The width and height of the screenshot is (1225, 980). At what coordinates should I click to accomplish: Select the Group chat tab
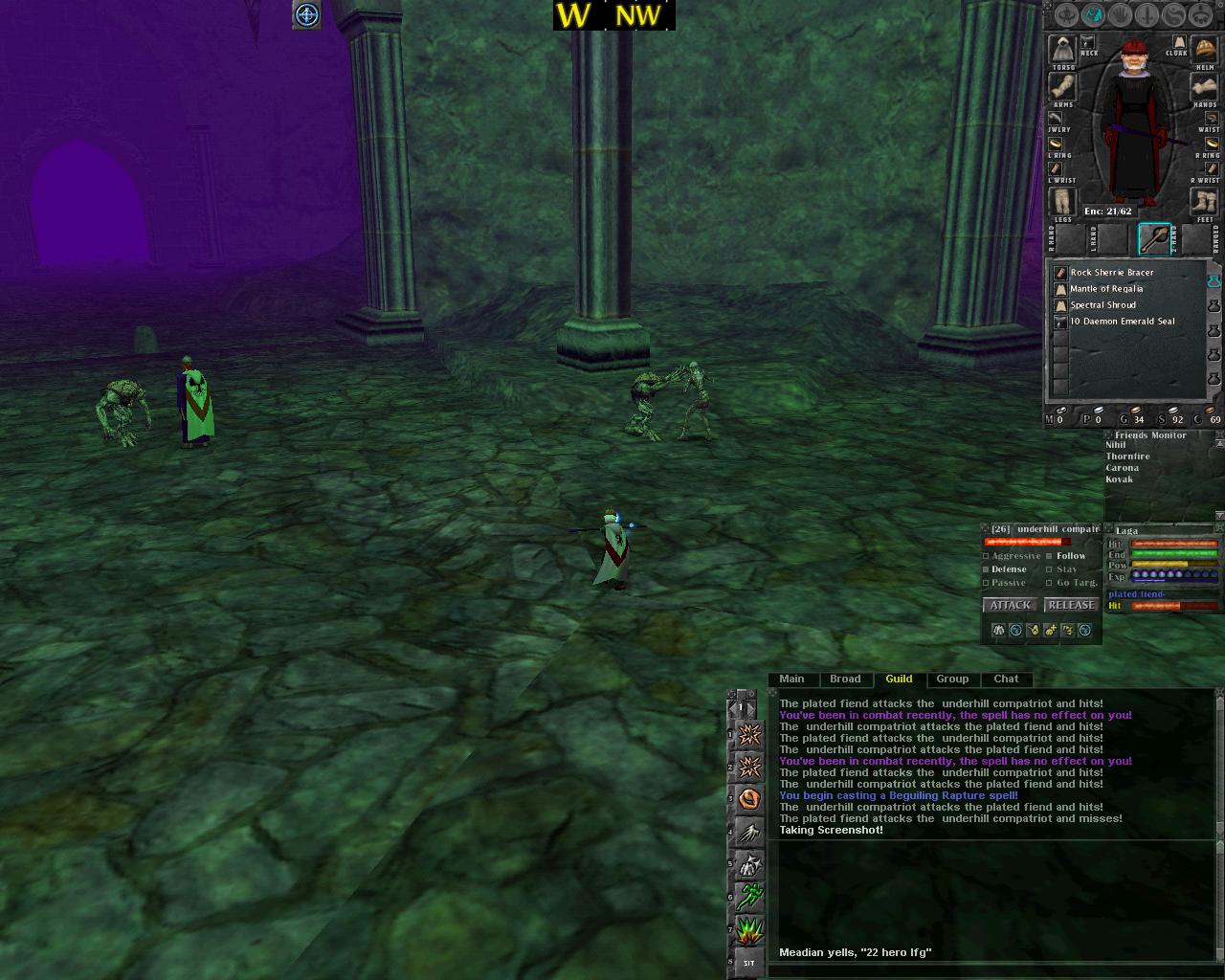[952, 679]
